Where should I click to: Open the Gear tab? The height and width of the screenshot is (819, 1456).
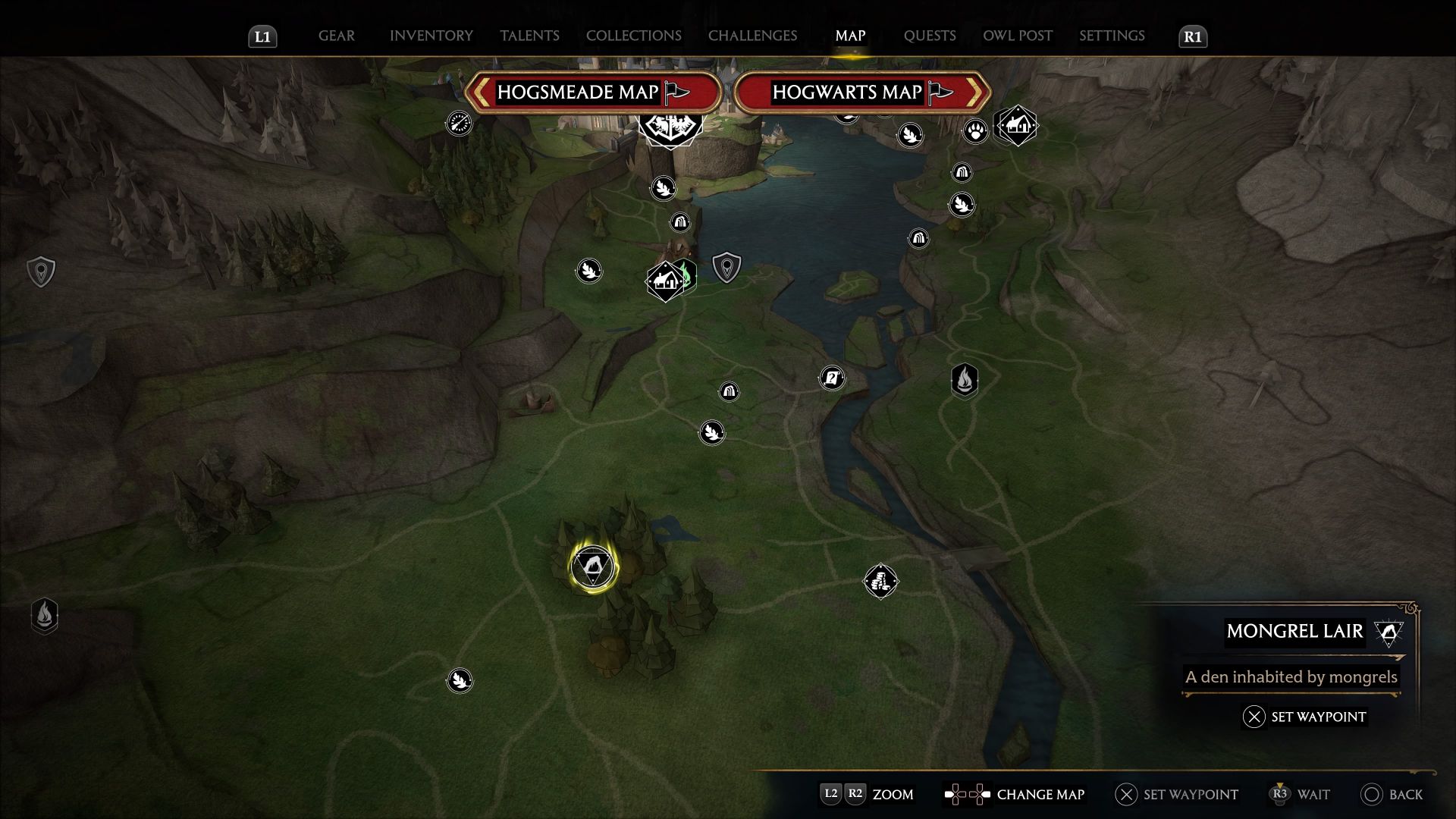click(336, 36)
